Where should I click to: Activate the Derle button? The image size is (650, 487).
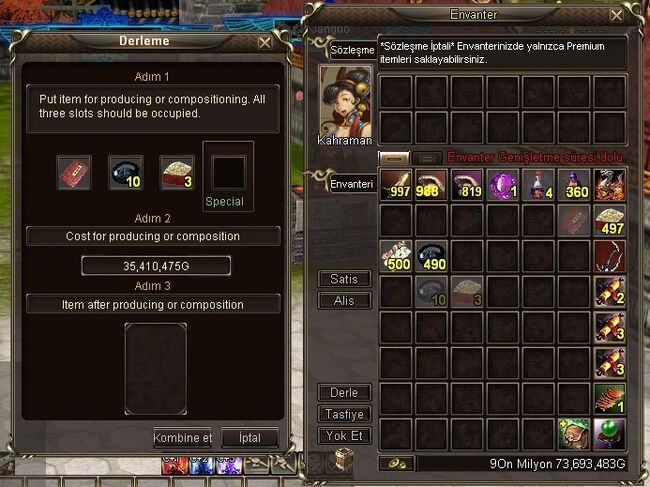(x=344, y=392)
